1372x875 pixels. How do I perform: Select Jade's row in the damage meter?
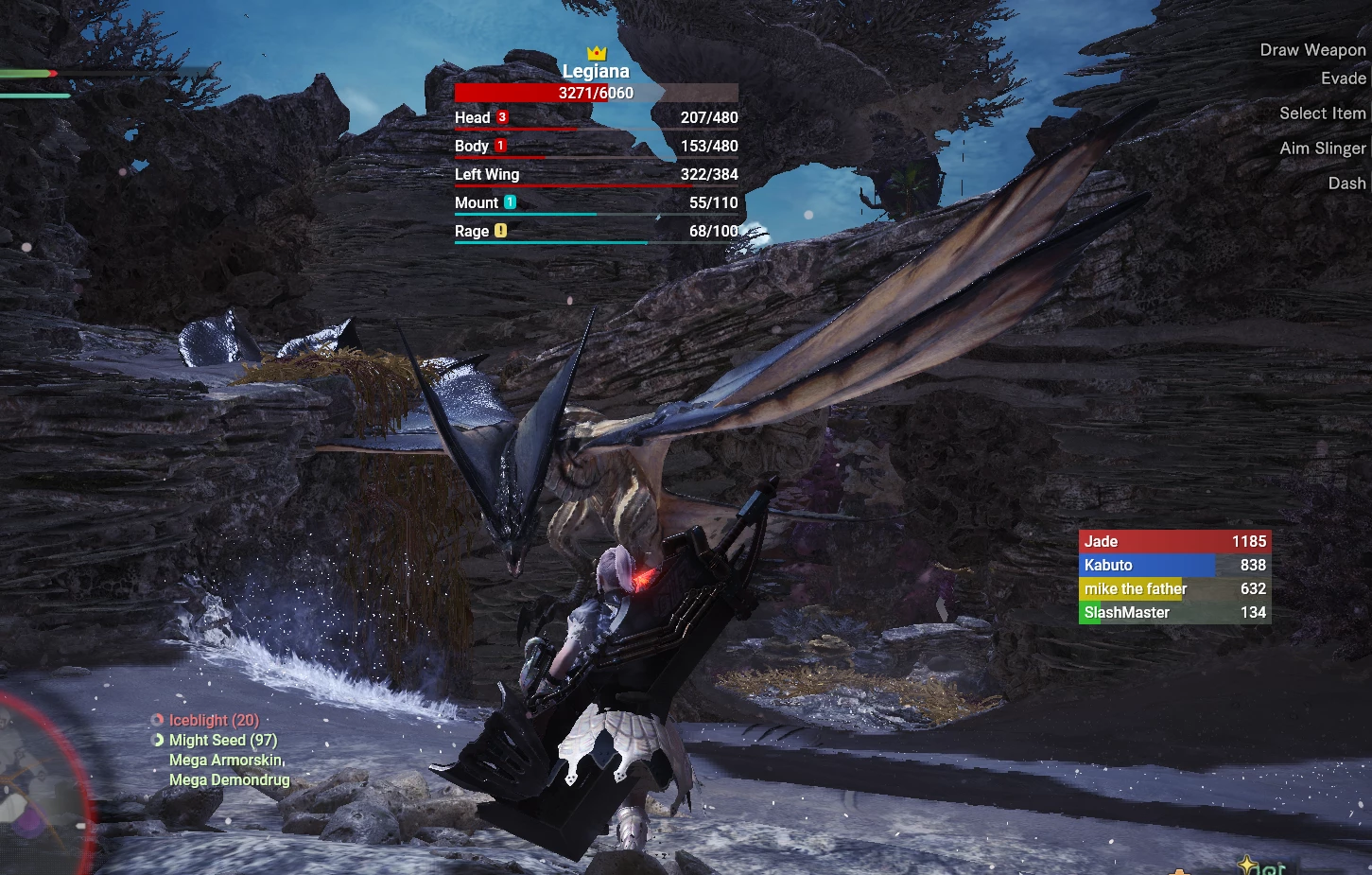pos(1174,541)
